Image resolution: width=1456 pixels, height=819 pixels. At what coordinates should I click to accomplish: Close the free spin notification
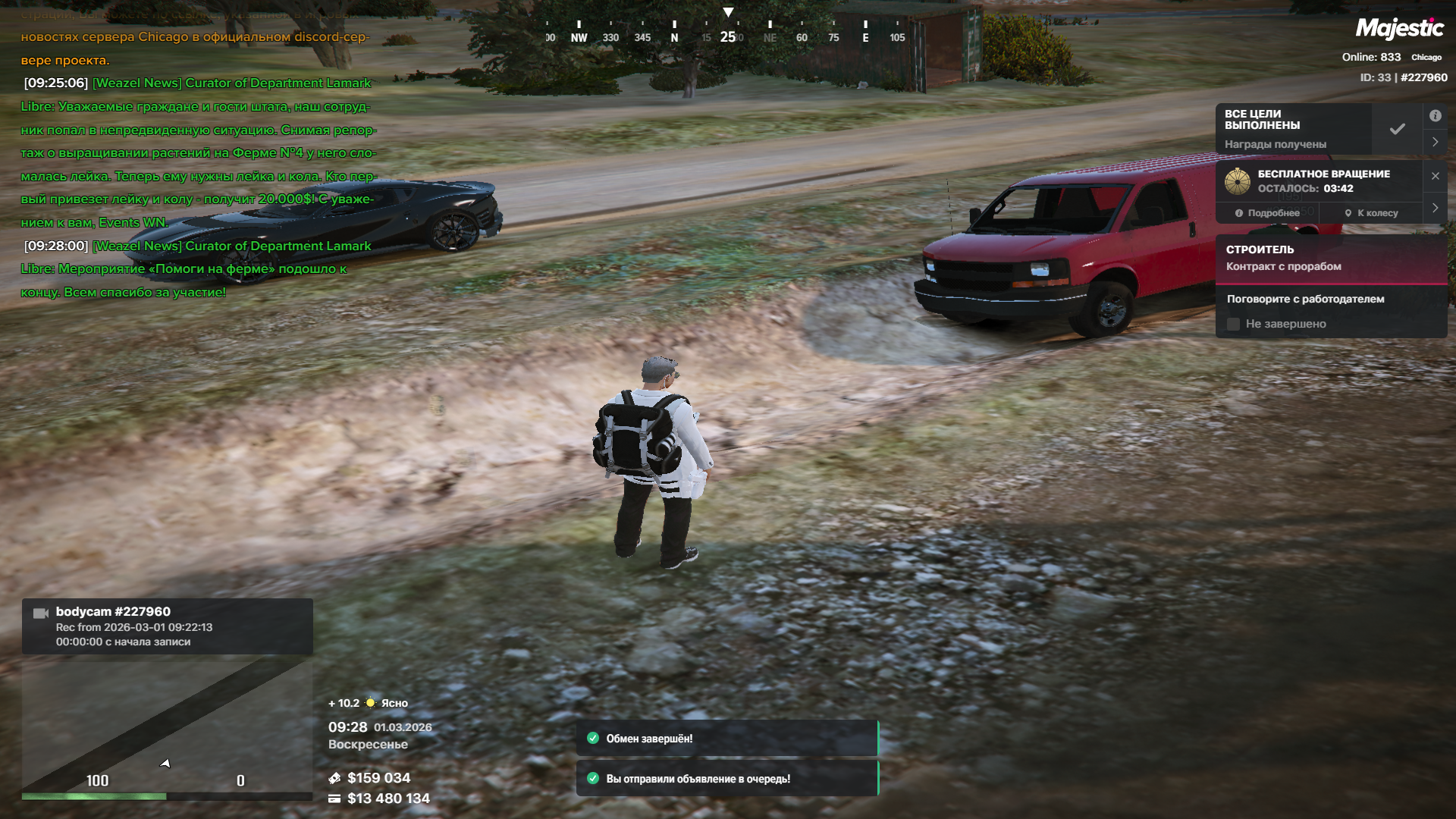(1435, 176)
